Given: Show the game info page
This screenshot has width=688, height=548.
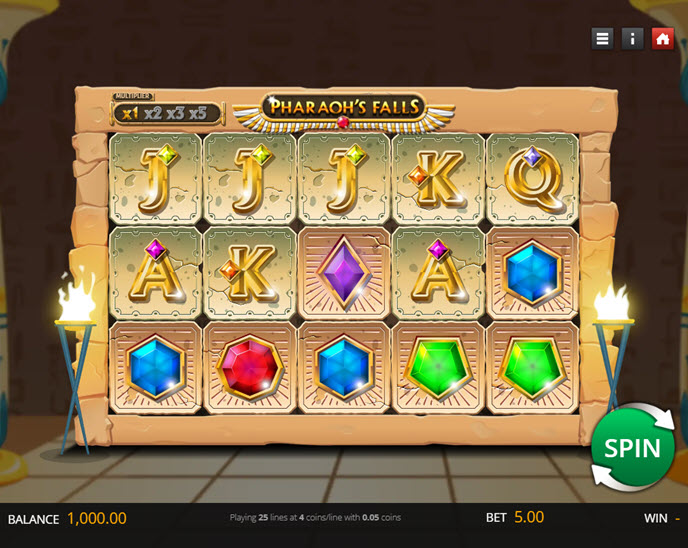Looking at the screenshot, I should 632,39.
